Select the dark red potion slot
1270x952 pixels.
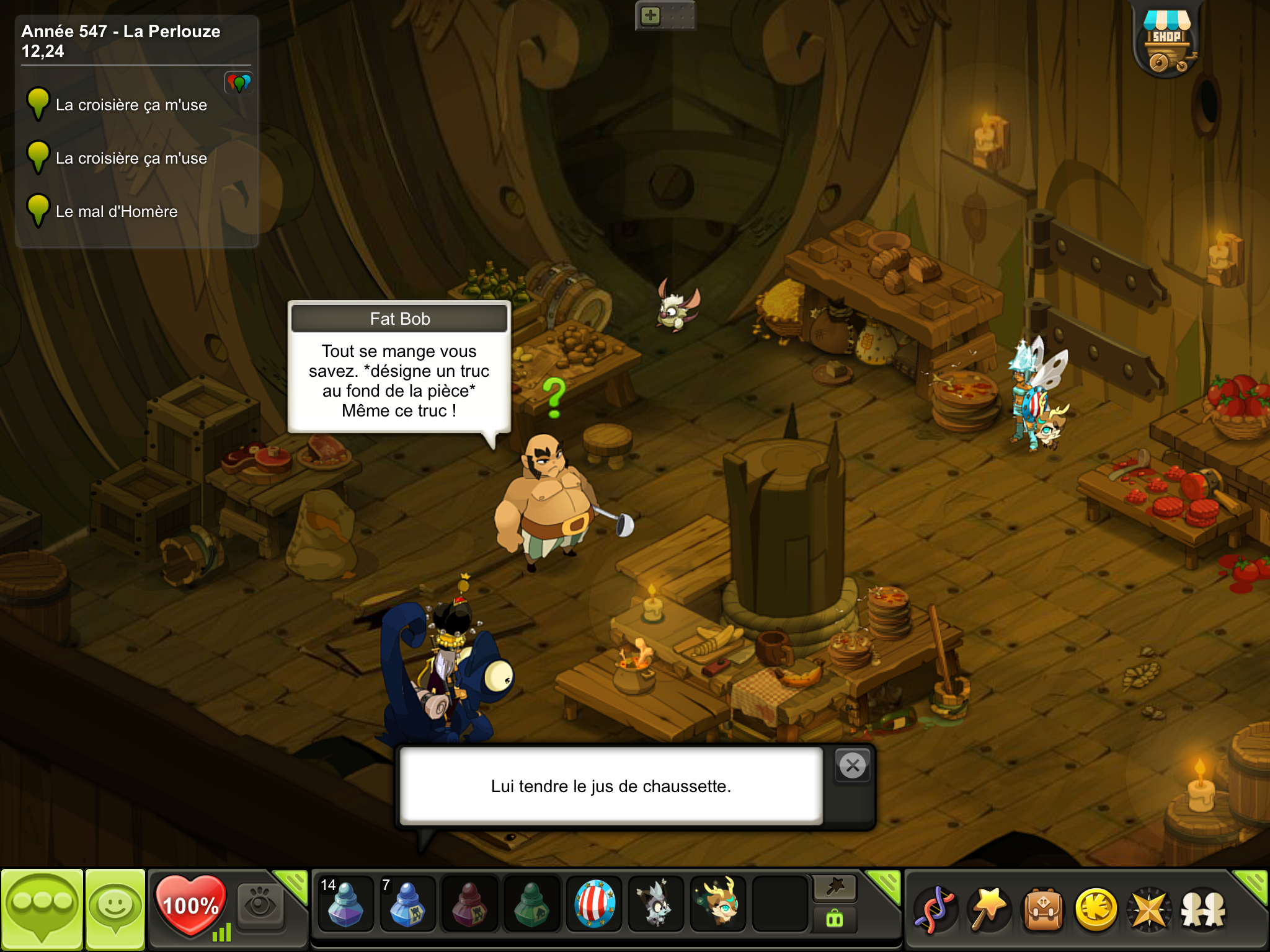pyautogui.click(x=469, y=904)
